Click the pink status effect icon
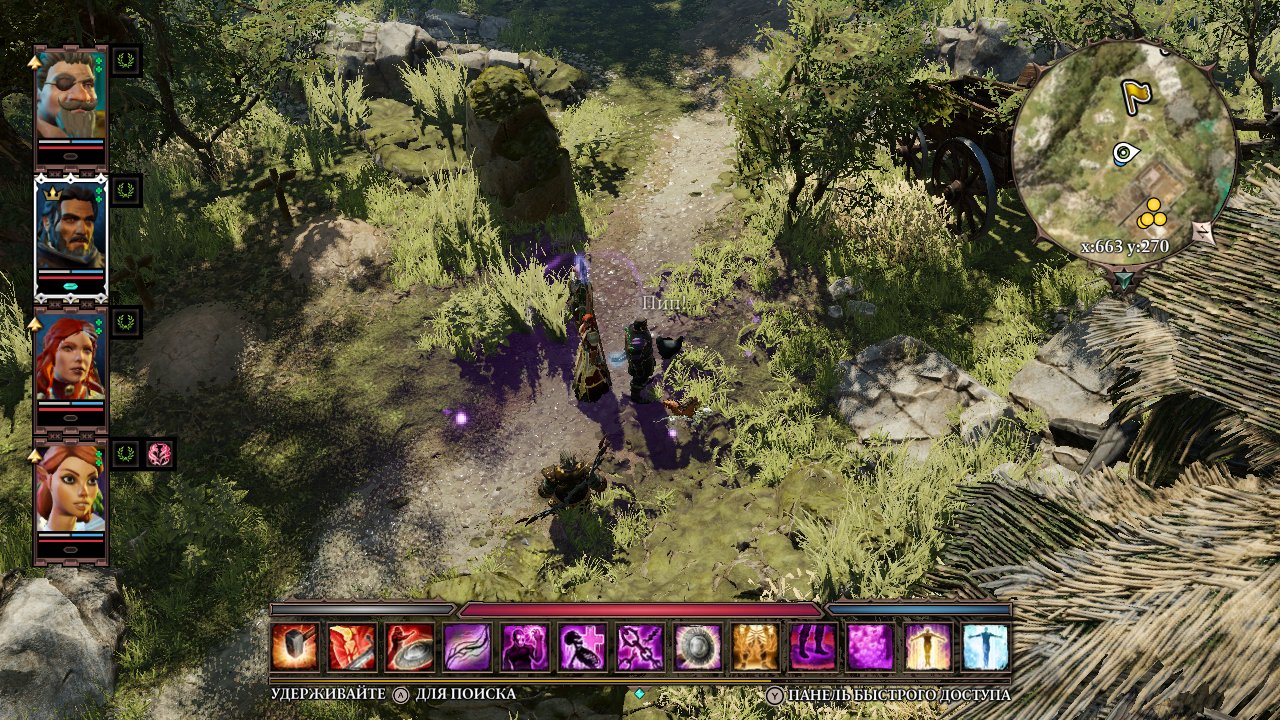Viewport: 1280px width, 720px height. 160,454
